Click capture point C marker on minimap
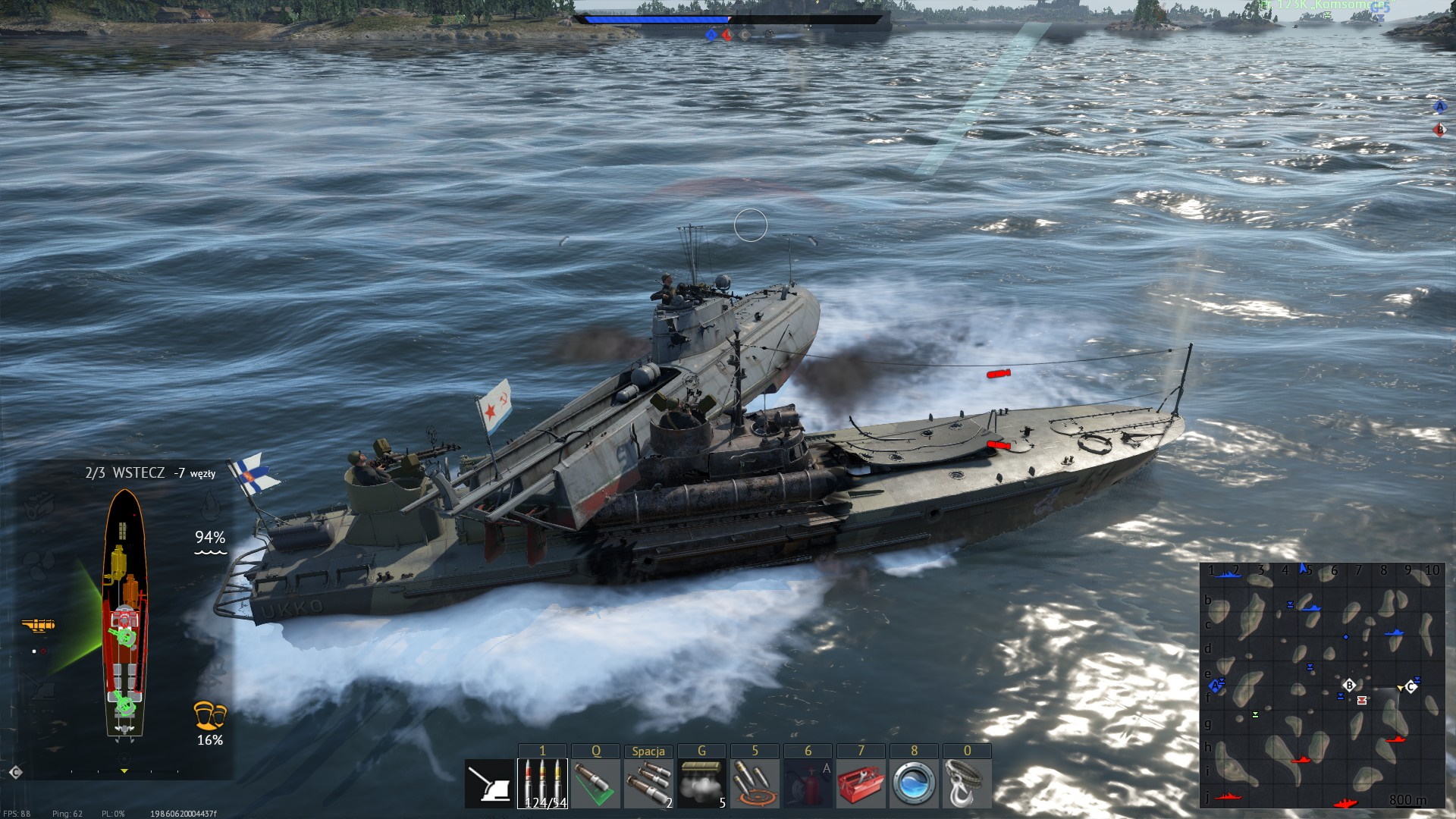This screenshot has width=1456, height=819. pos(1410,687)
